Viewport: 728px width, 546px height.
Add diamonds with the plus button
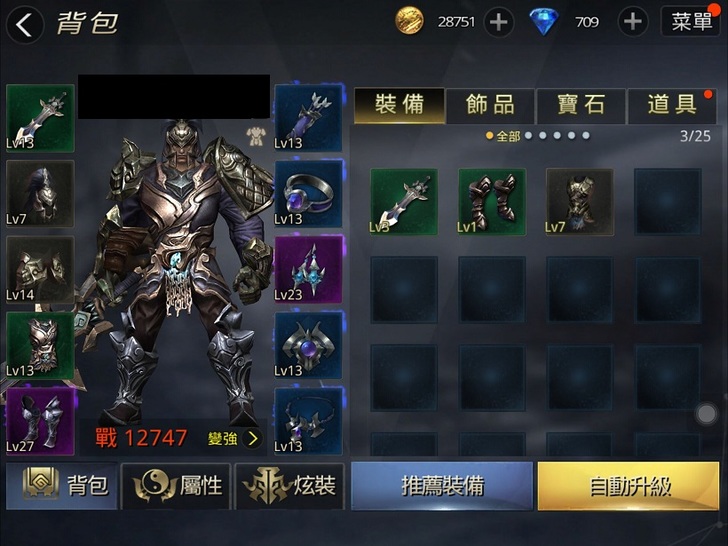click(632, 22)
